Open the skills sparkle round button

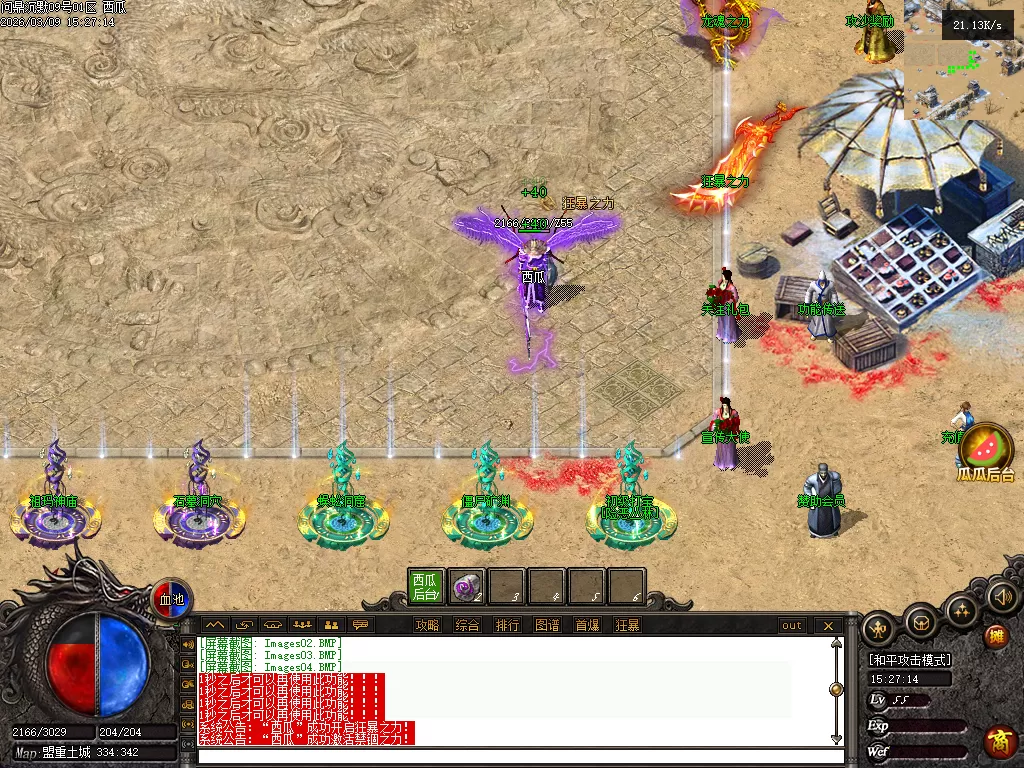[x=962, y=609]
